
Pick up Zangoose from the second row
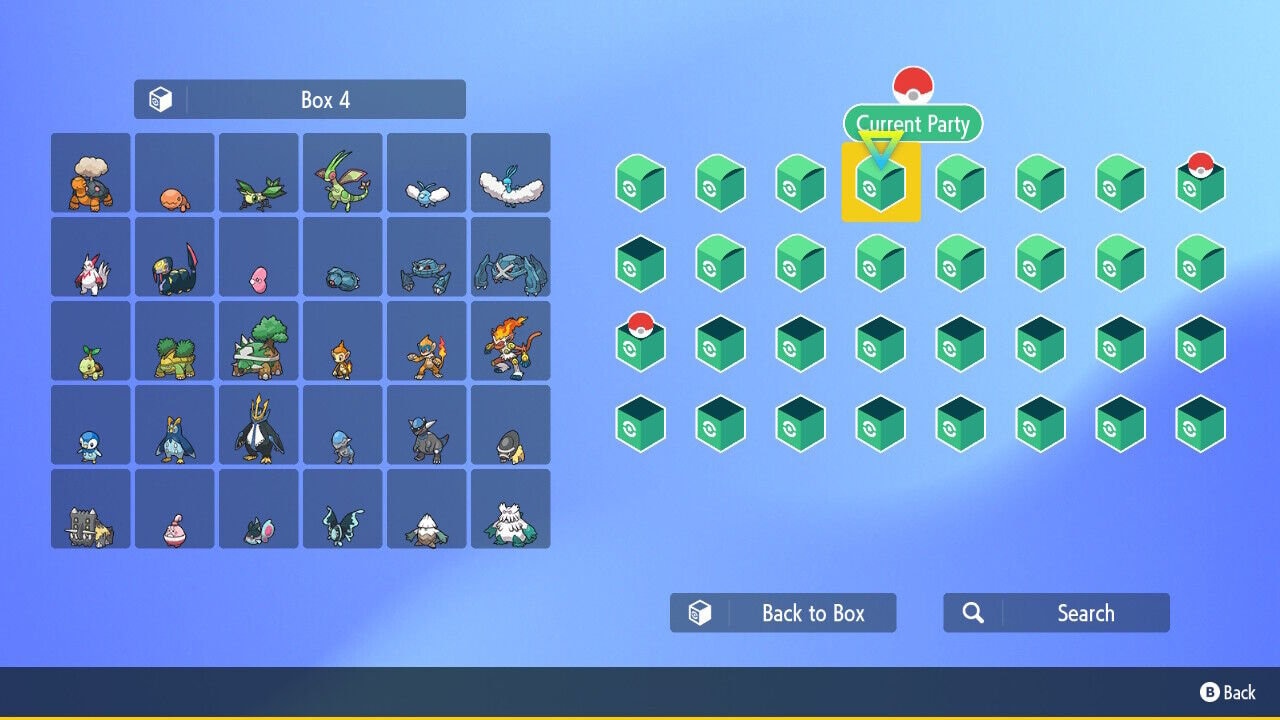(90, 257)
